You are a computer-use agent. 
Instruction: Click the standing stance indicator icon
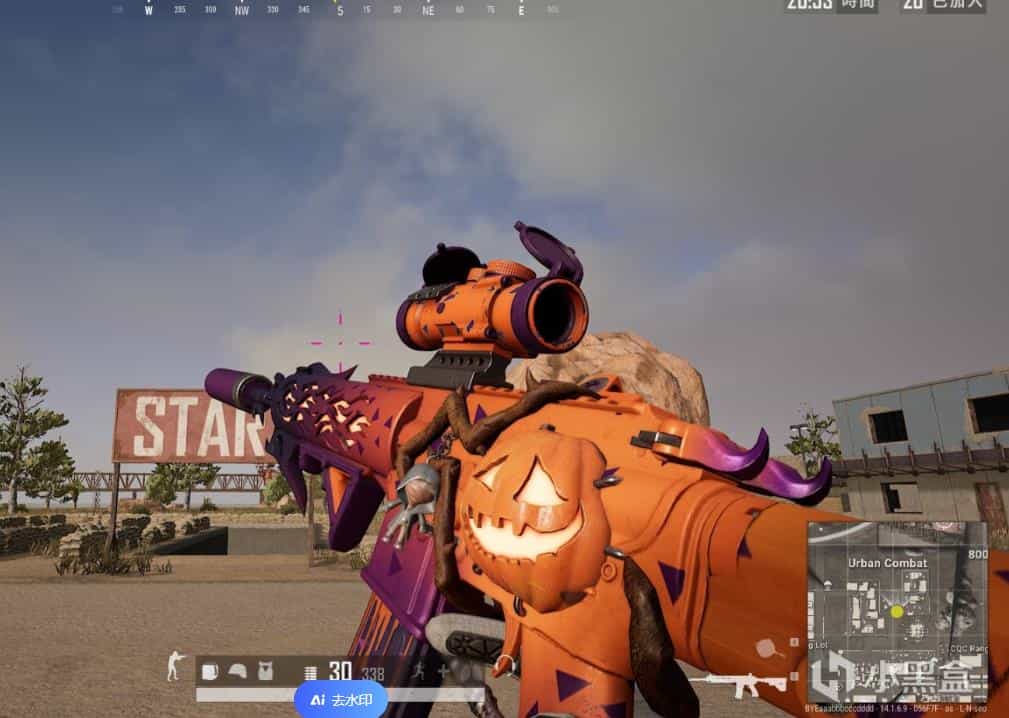(175, 665)
